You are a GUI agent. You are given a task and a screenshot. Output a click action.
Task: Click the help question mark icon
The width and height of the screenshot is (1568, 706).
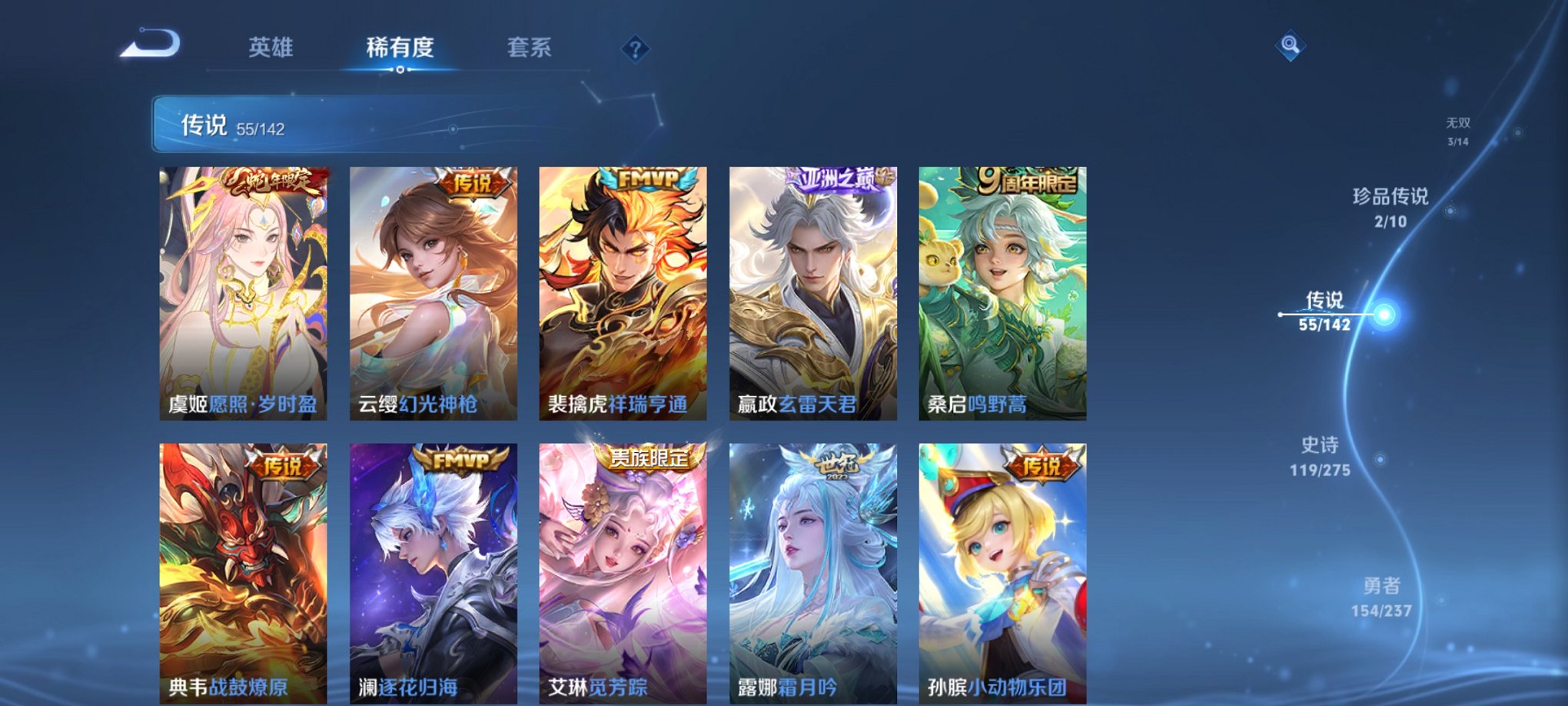tap(635, 48)
